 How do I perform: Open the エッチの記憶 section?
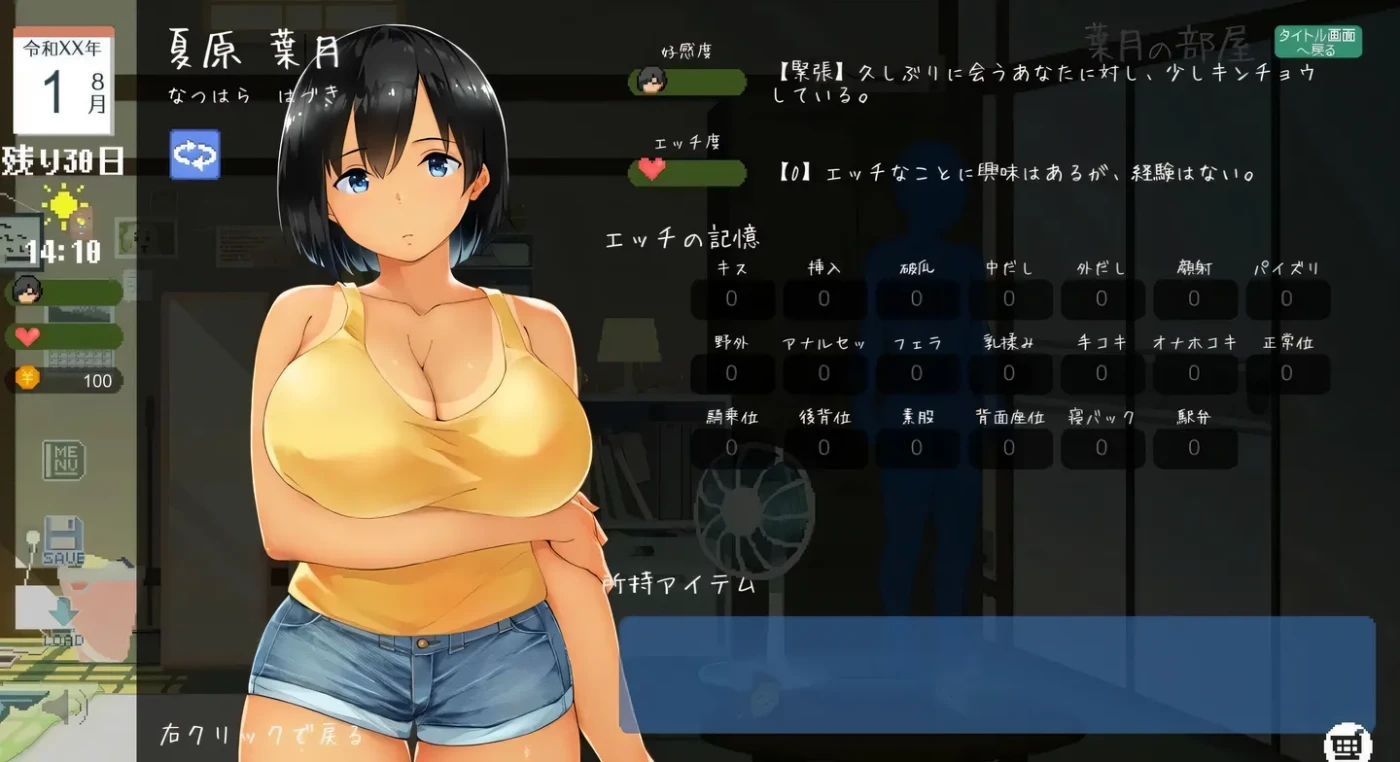pyautogui.click(x=683, y=237)
